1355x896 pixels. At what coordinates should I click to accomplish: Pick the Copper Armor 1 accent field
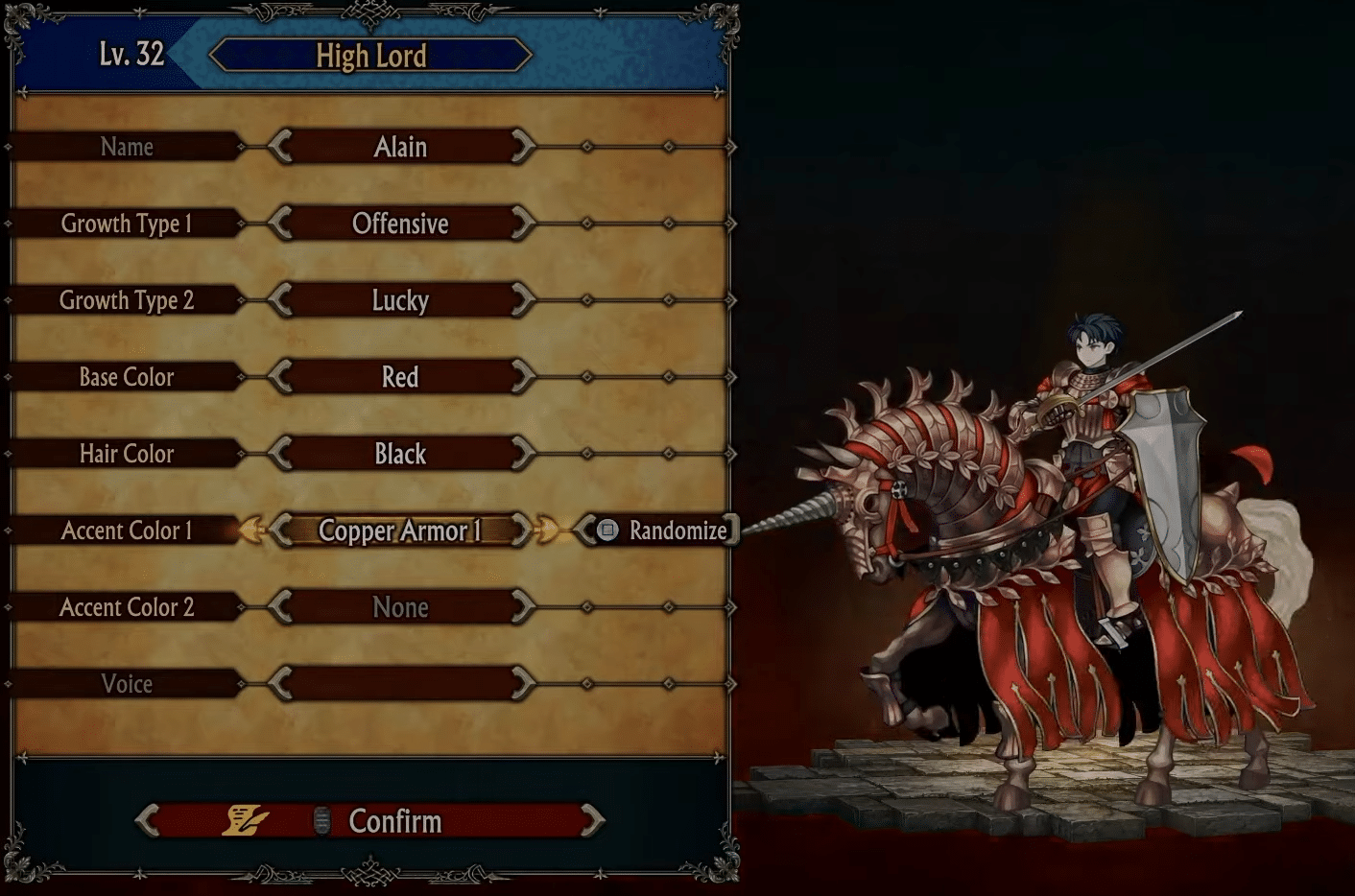pos(400,531)
